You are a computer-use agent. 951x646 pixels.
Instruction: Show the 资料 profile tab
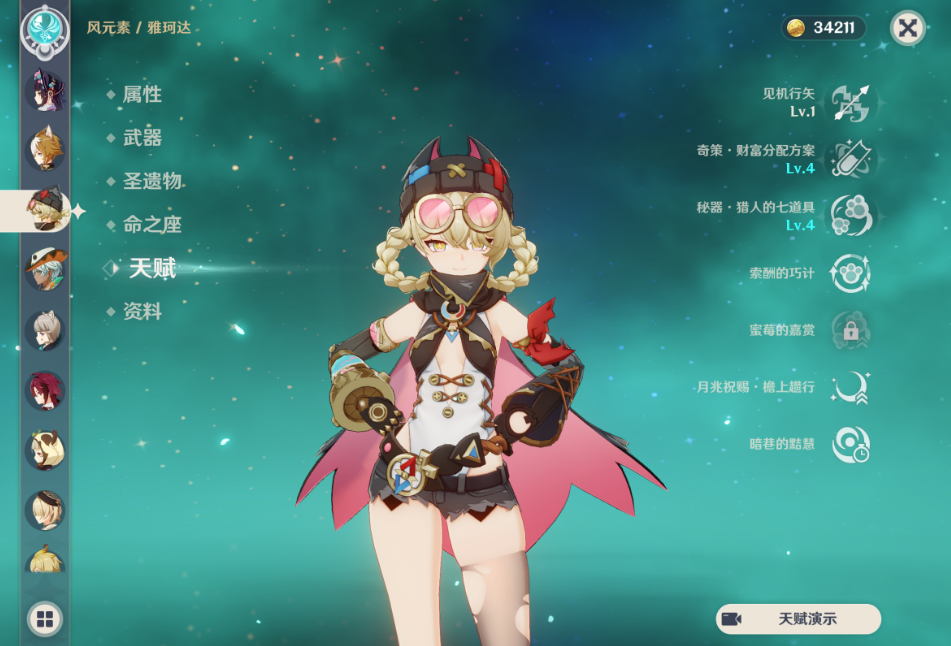(141, 312)
